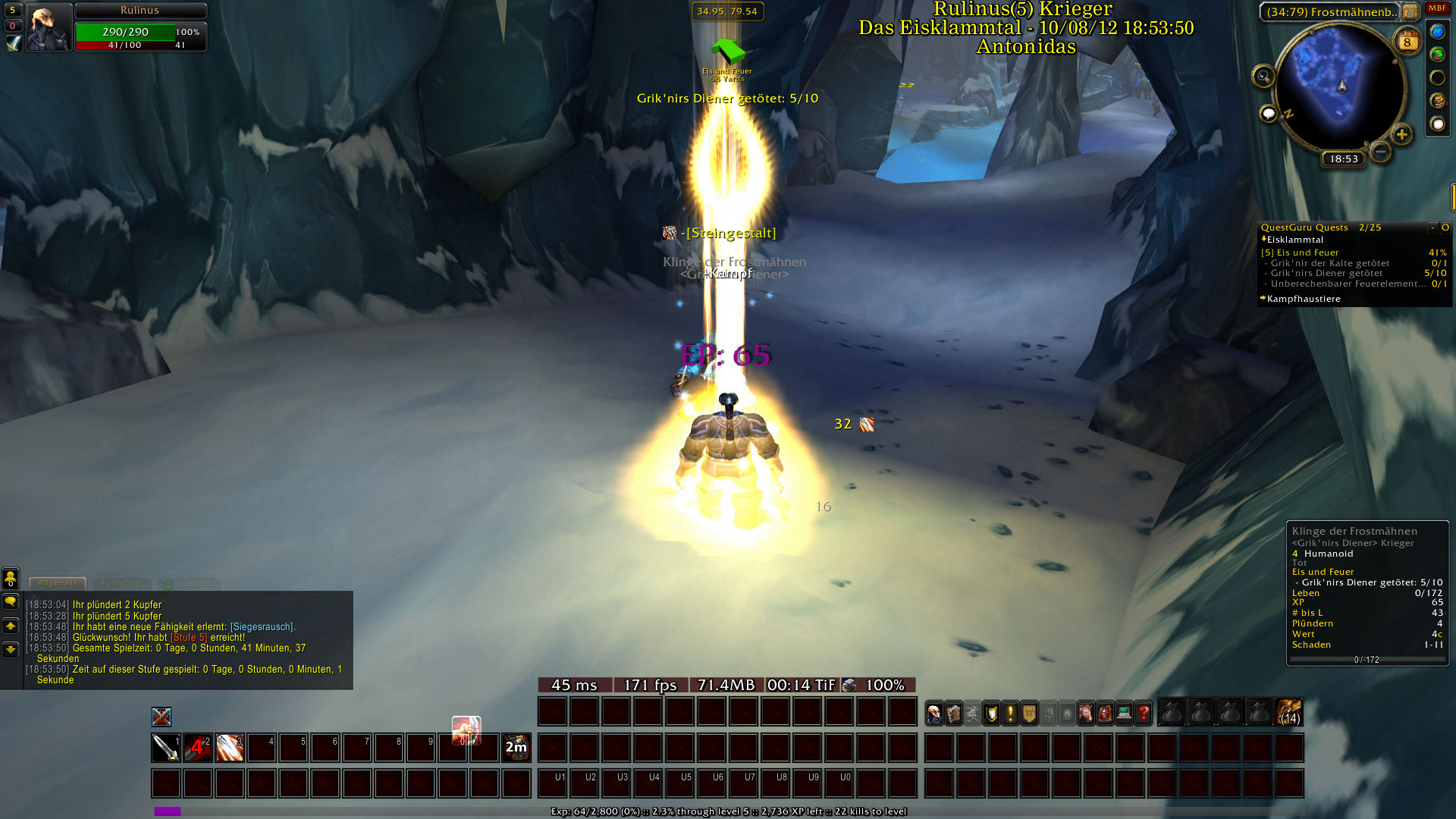Open the world map button beside zone name
Image resolution: width=1456 pixels, height=819 pixels.
point(1410,11)
